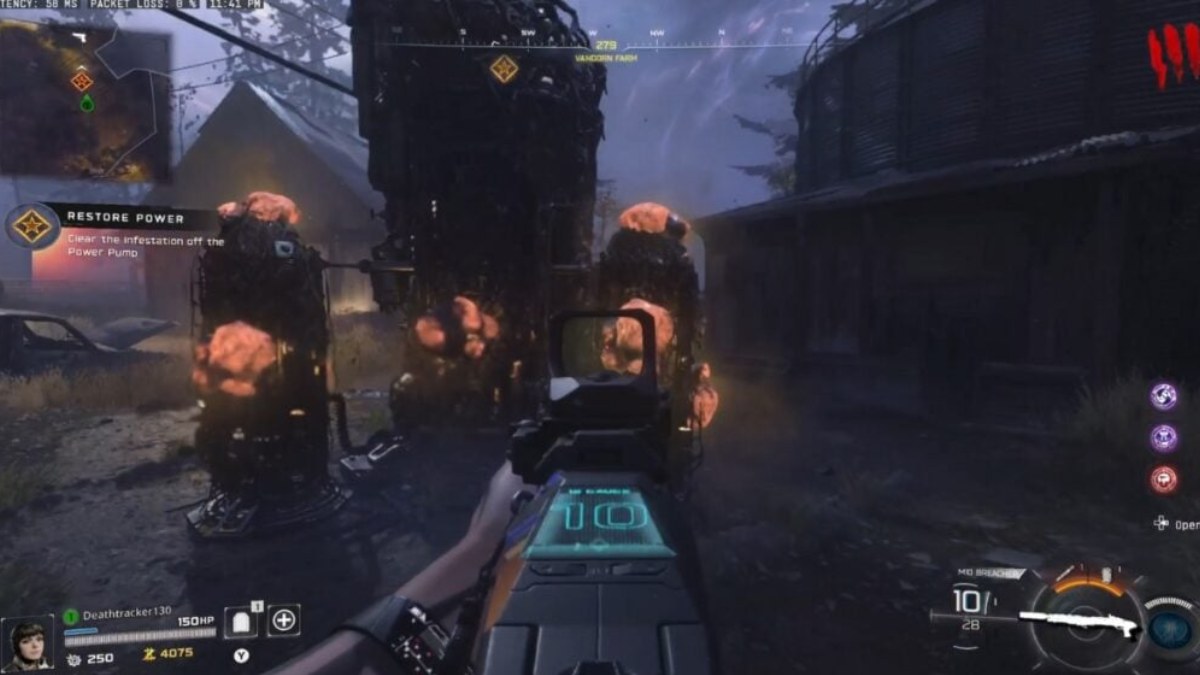This screenshot has width=1200, height=675.
Task: Activate the plus-sign heal item slot
Action: tap(284, 620)
